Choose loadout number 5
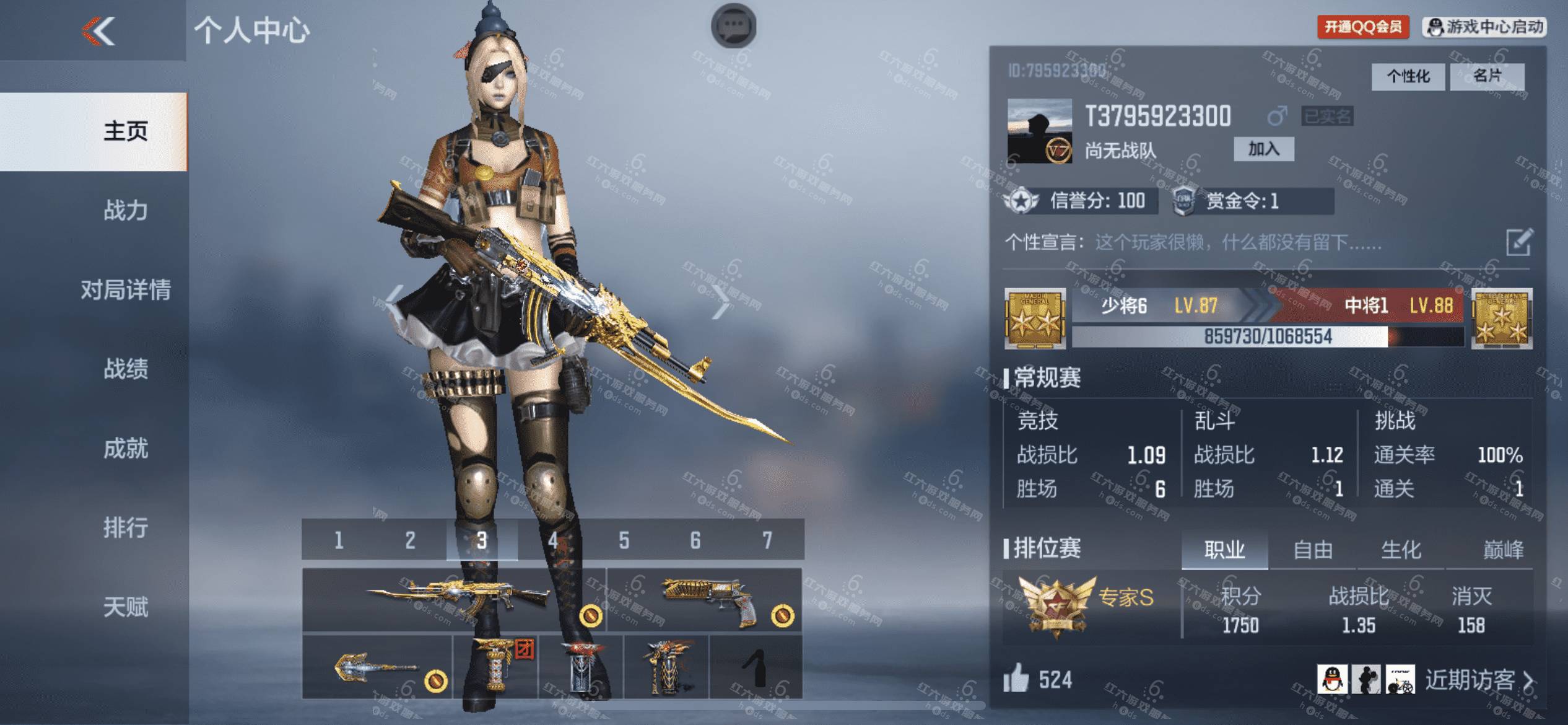 pyautogui.click(x=624, y=540)
